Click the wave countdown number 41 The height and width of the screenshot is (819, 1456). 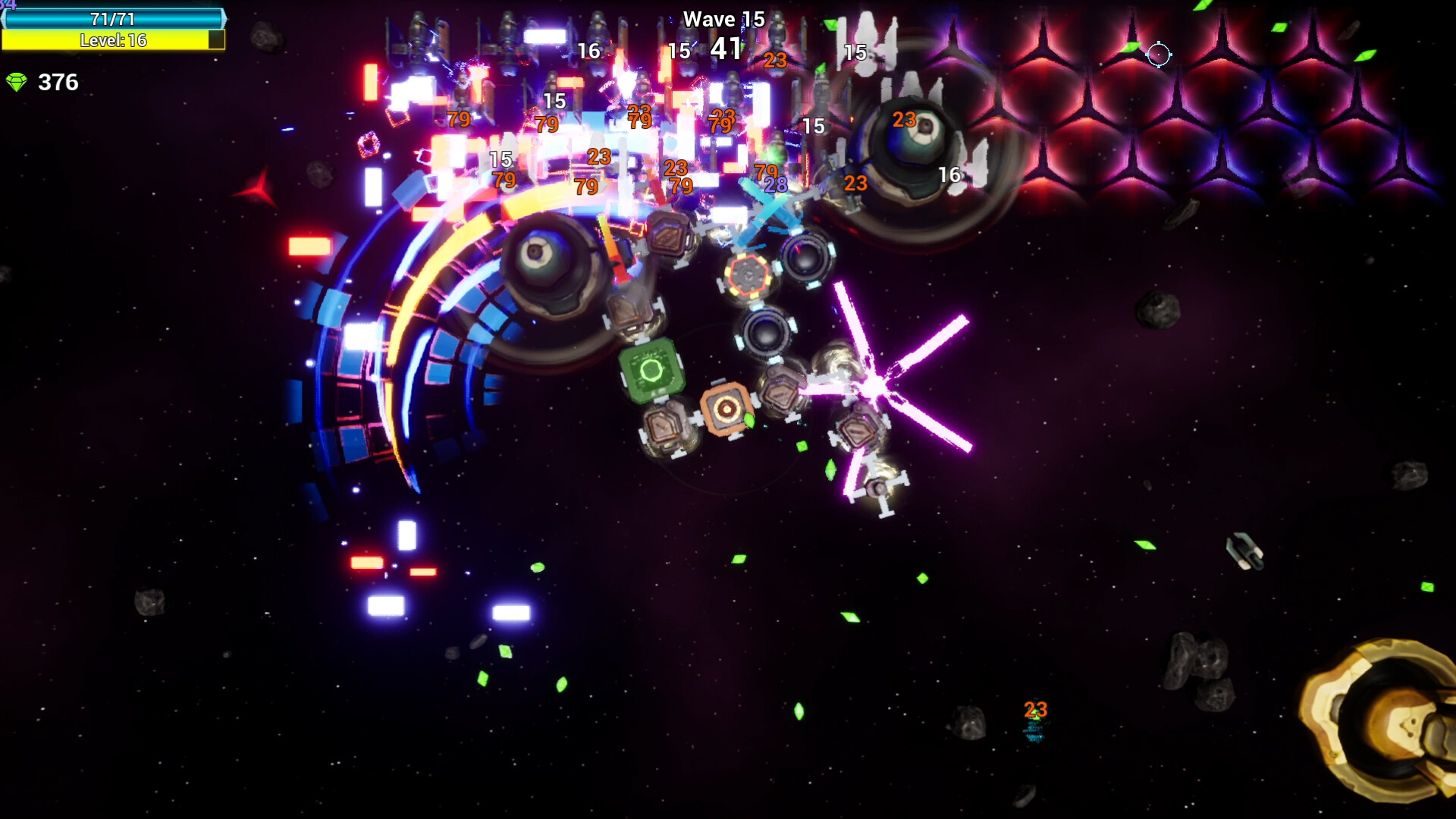click(725, 49)
